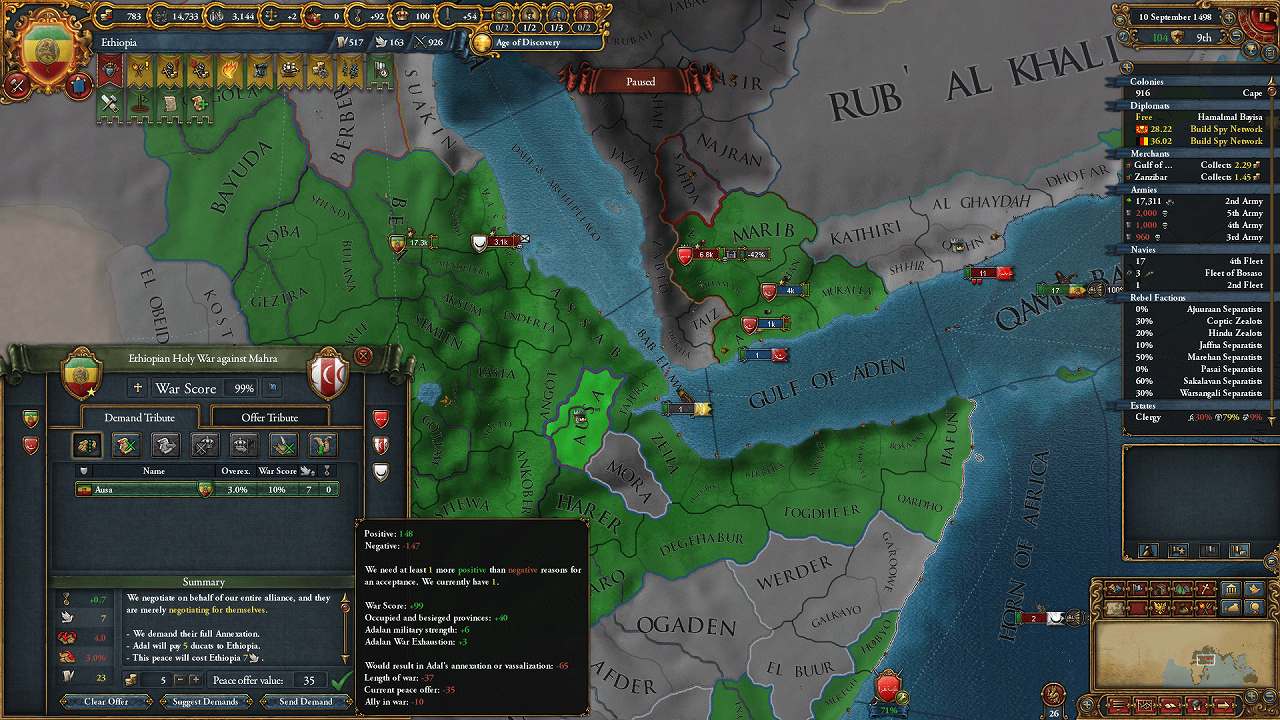1280x720 pixels.
Task: Clear Offer in the peace negotiation
Action: pos(106,702)
